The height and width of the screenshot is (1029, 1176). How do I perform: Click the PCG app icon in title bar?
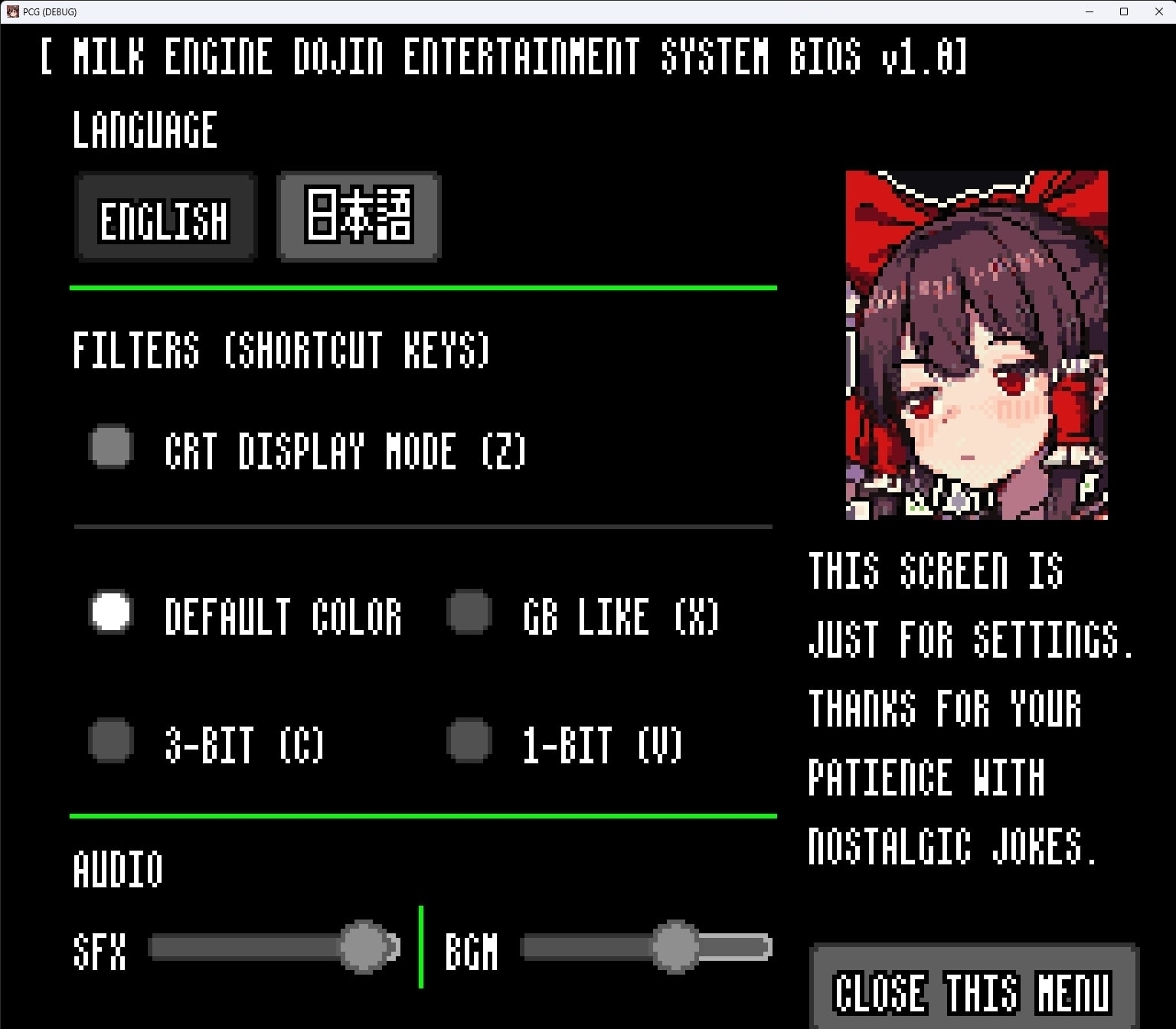(x=12, y=11)
